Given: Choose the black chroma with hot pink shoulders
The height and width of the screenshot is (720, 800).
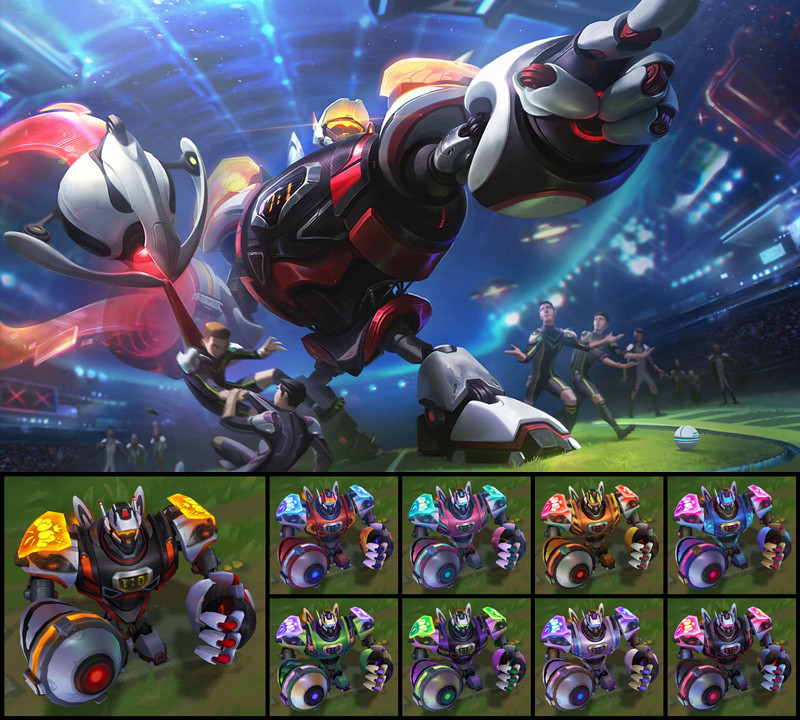Looking at the screenshot, I should 731,657.
